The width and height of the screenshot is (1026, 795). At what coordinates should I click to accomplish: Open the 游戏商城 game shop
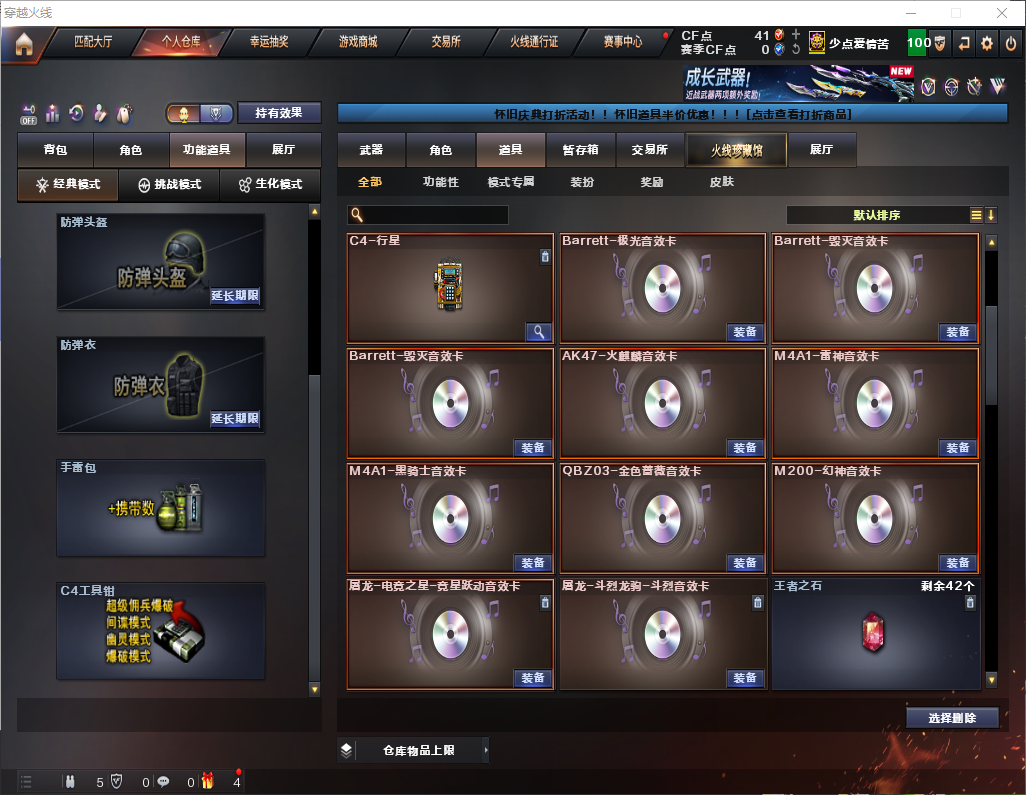358,42
